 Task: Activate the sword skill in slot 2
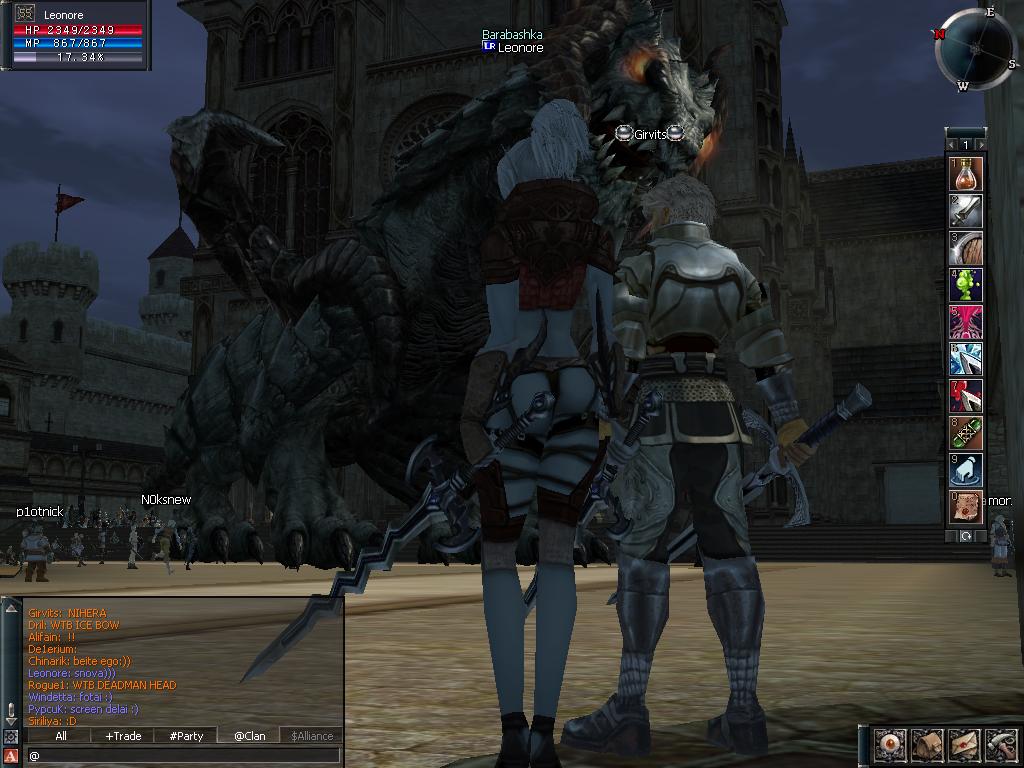[966, 211]
